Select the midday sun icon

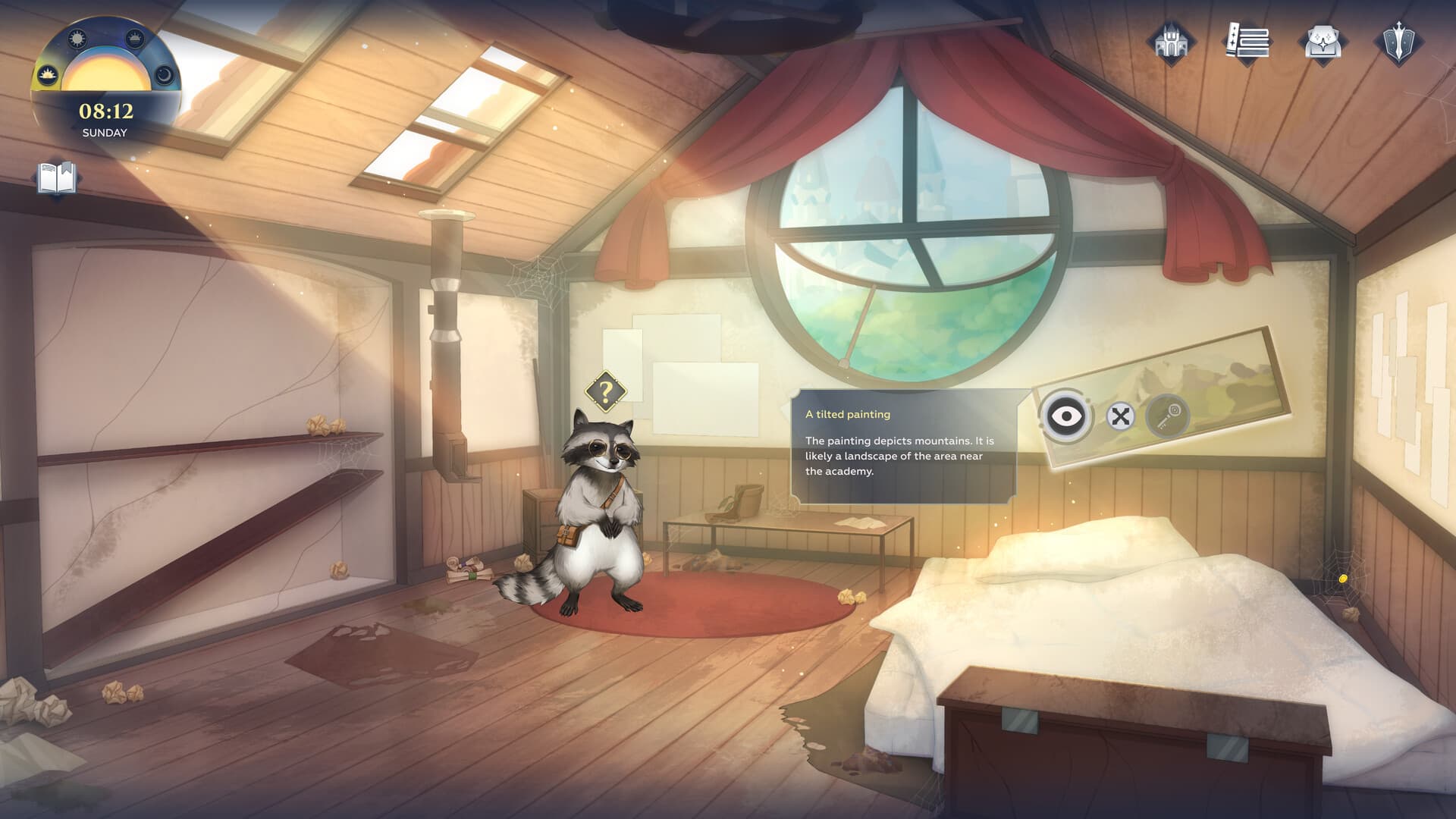pos(77,39)
